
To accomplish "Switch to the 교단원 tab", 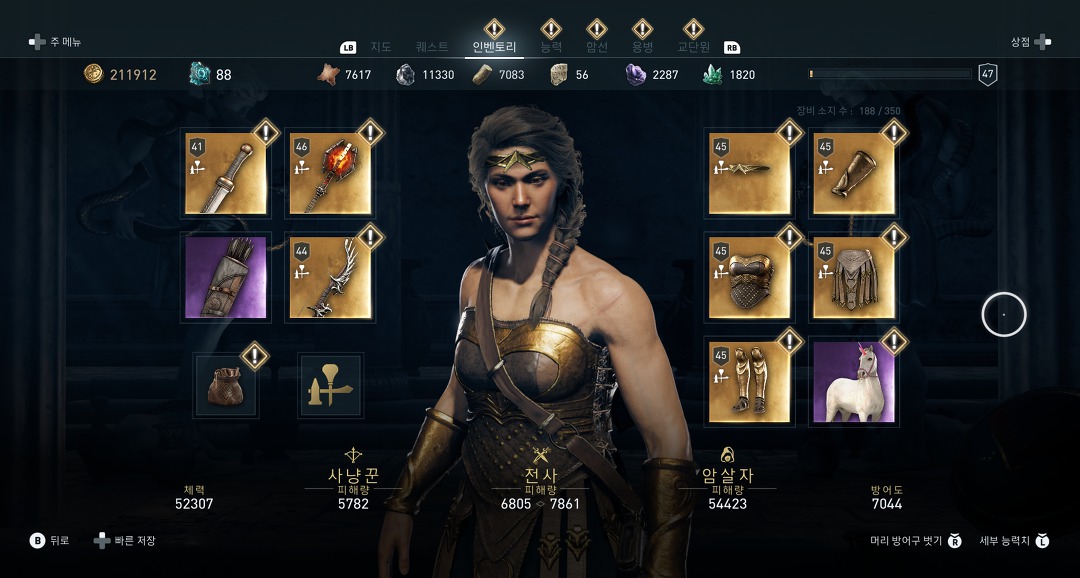I will point(693,47).
